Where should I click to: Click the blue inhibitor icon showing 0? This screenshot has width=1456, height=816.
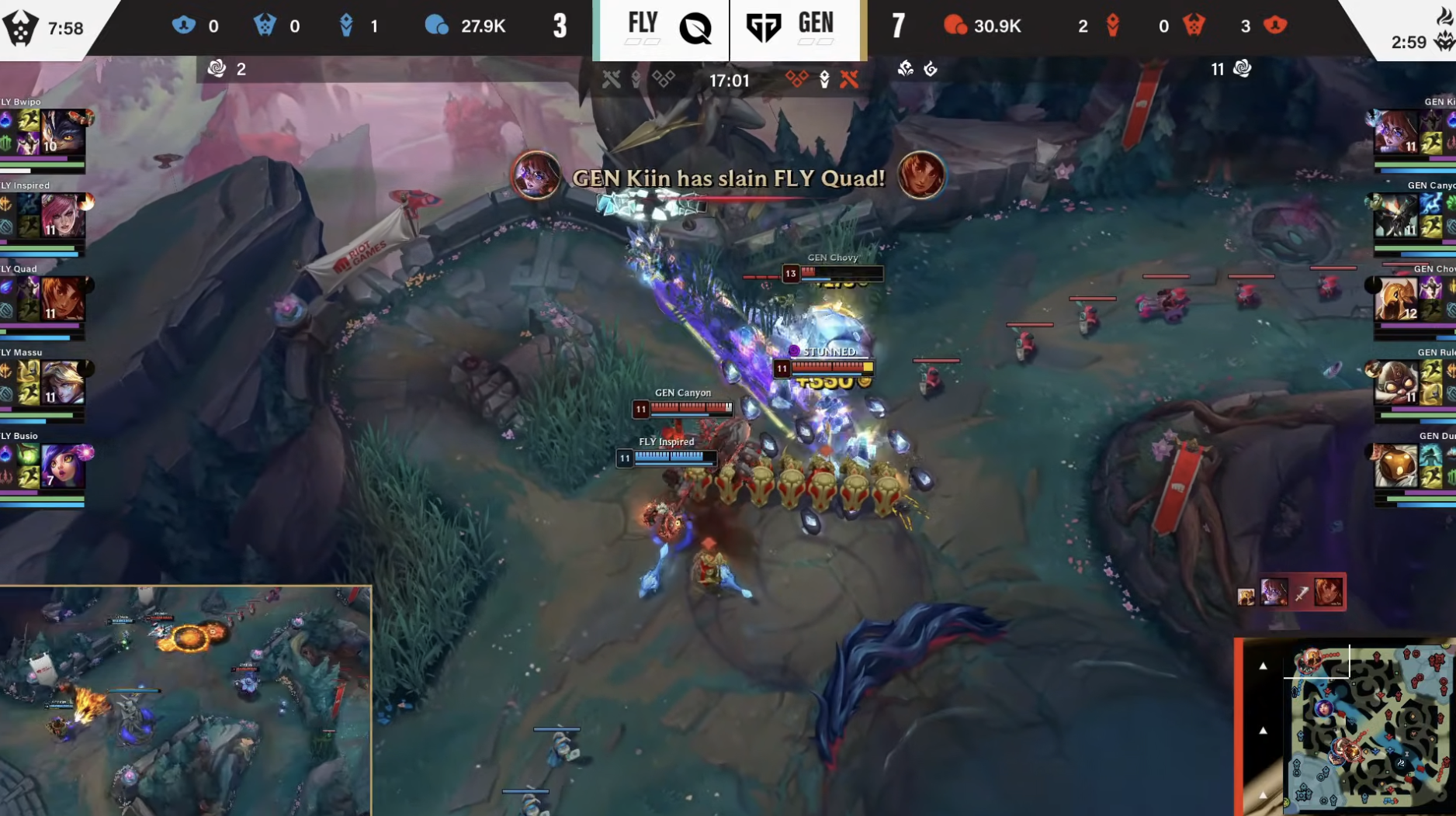[267, 26]
